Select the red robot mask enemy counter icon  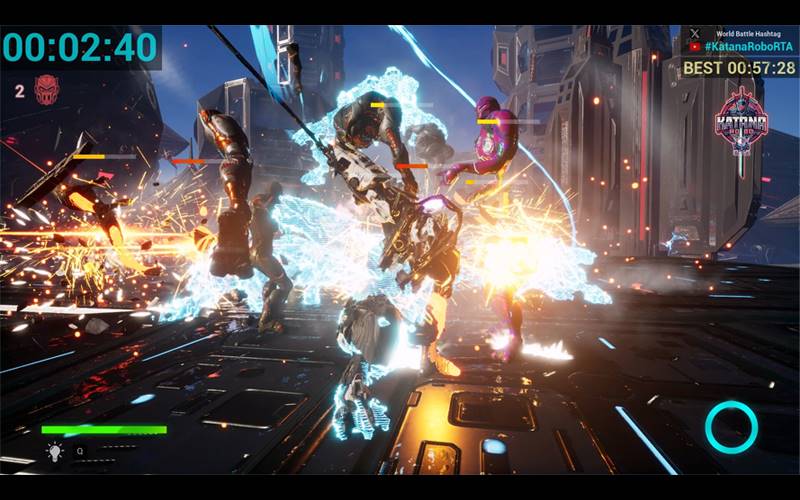point(46,90)
